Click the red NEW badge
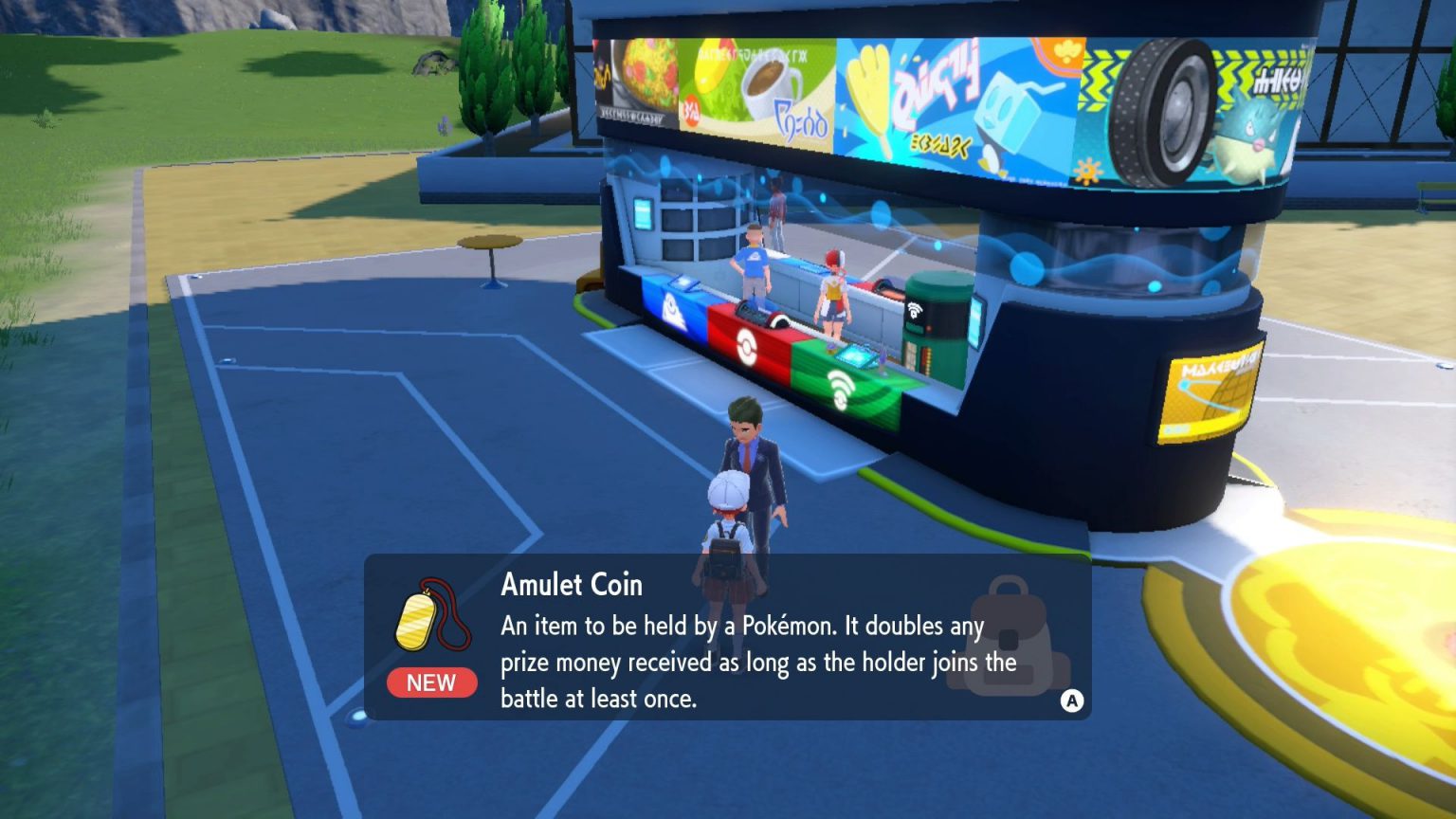The width and height of the screenshot is (1456, 819). (x=431, y=683)
